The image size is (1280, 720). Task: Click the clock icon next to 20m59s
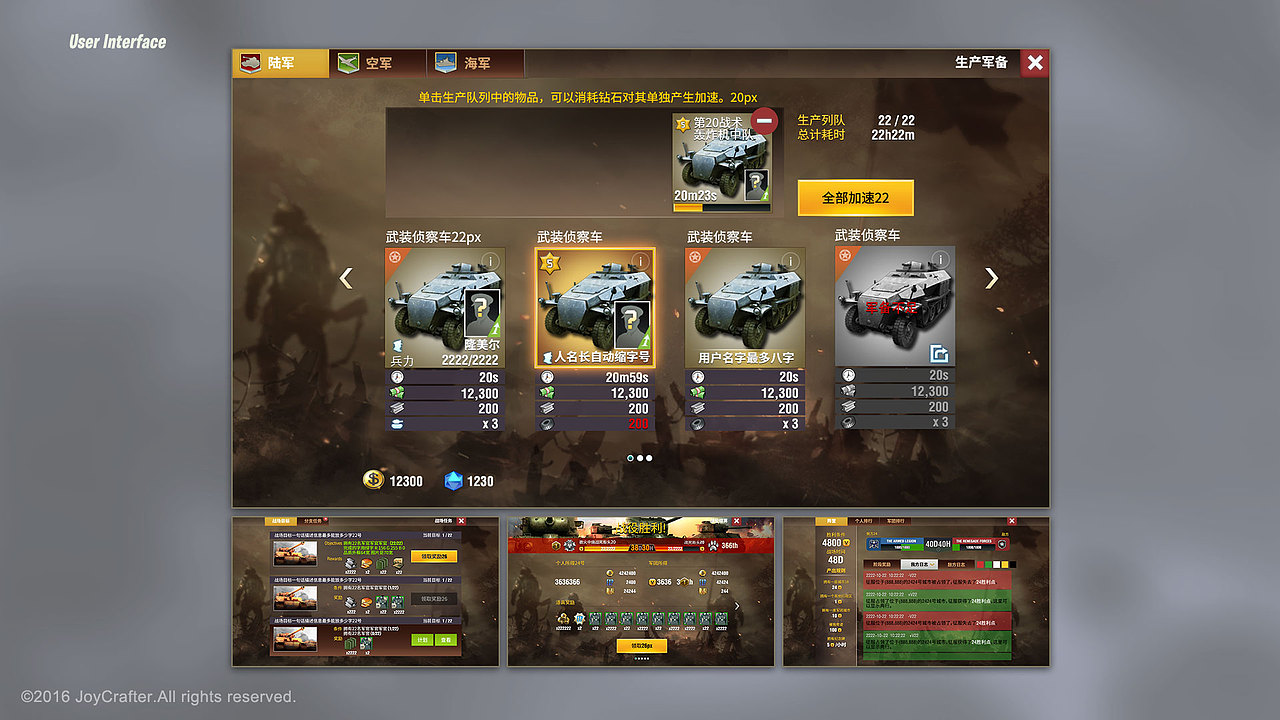click(x=546, y=375)
